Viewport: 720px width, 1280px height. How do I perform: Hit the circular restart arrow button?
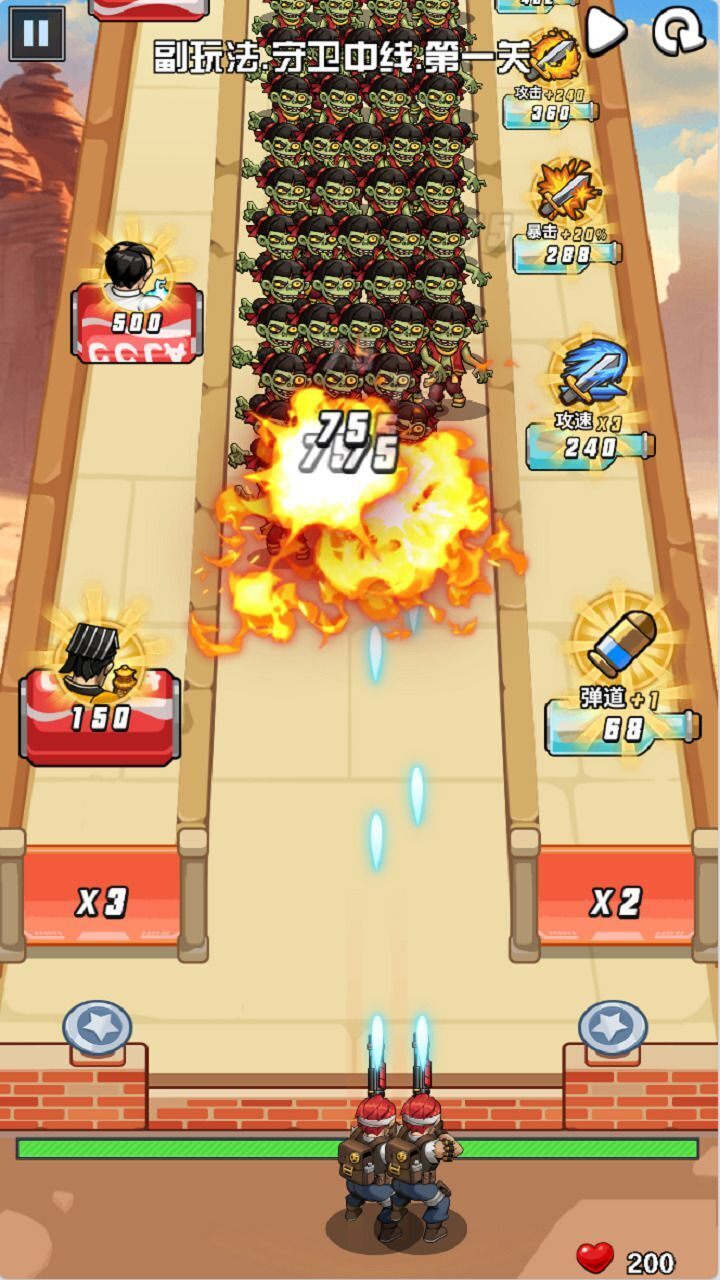pos(679,31)
